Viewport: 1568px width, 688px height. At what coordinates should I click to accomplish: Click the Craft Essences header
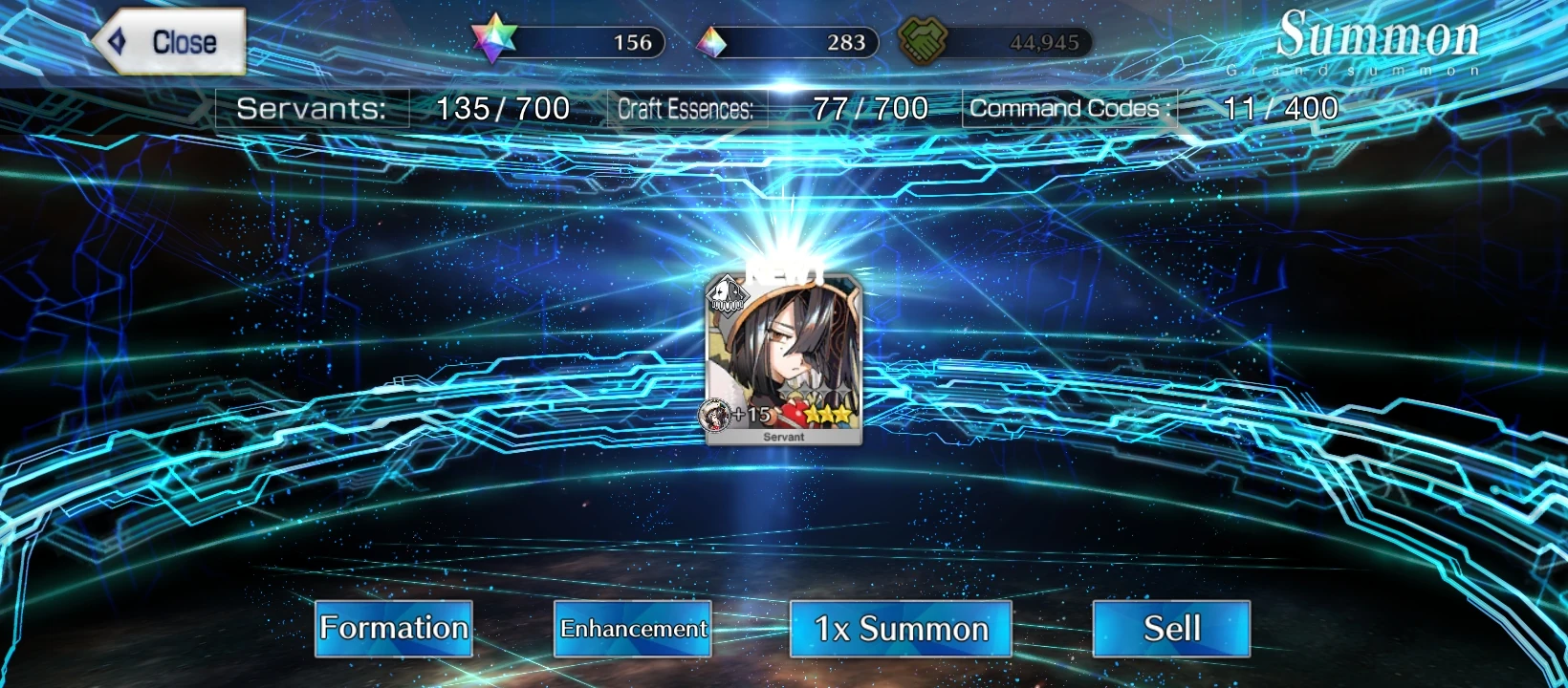click(x=687, y=108)
